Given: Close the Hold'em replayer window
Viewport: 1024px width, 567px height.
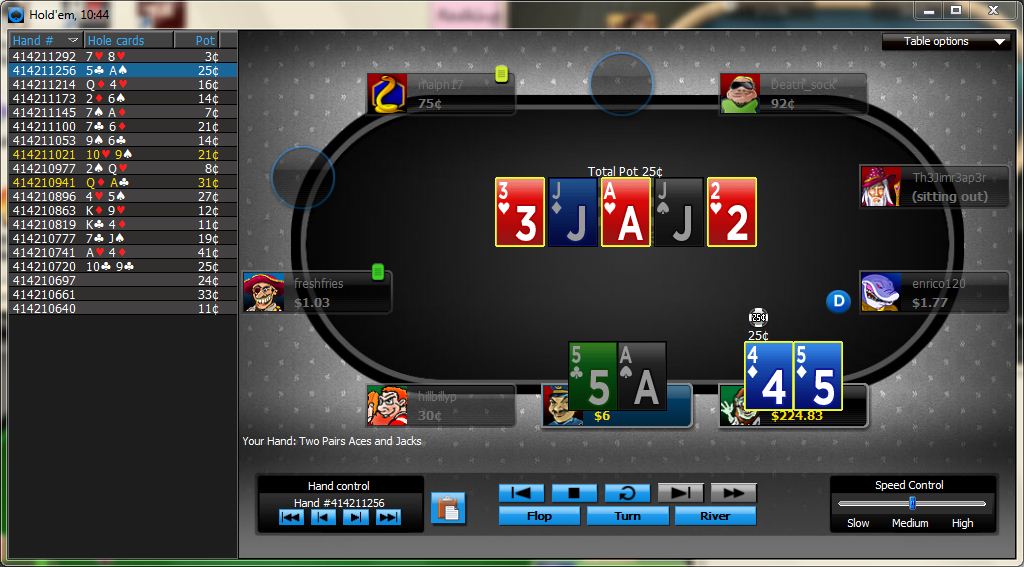Looking at the screenshot, I should click(991, 10).
